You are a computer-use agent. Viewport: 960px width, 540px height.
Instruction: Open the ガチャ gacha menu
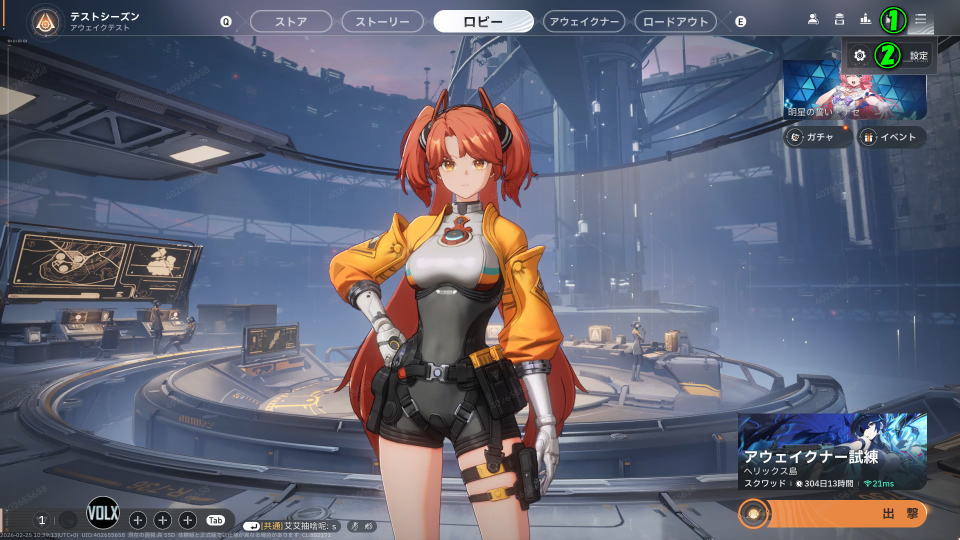(x=817, y=137)
